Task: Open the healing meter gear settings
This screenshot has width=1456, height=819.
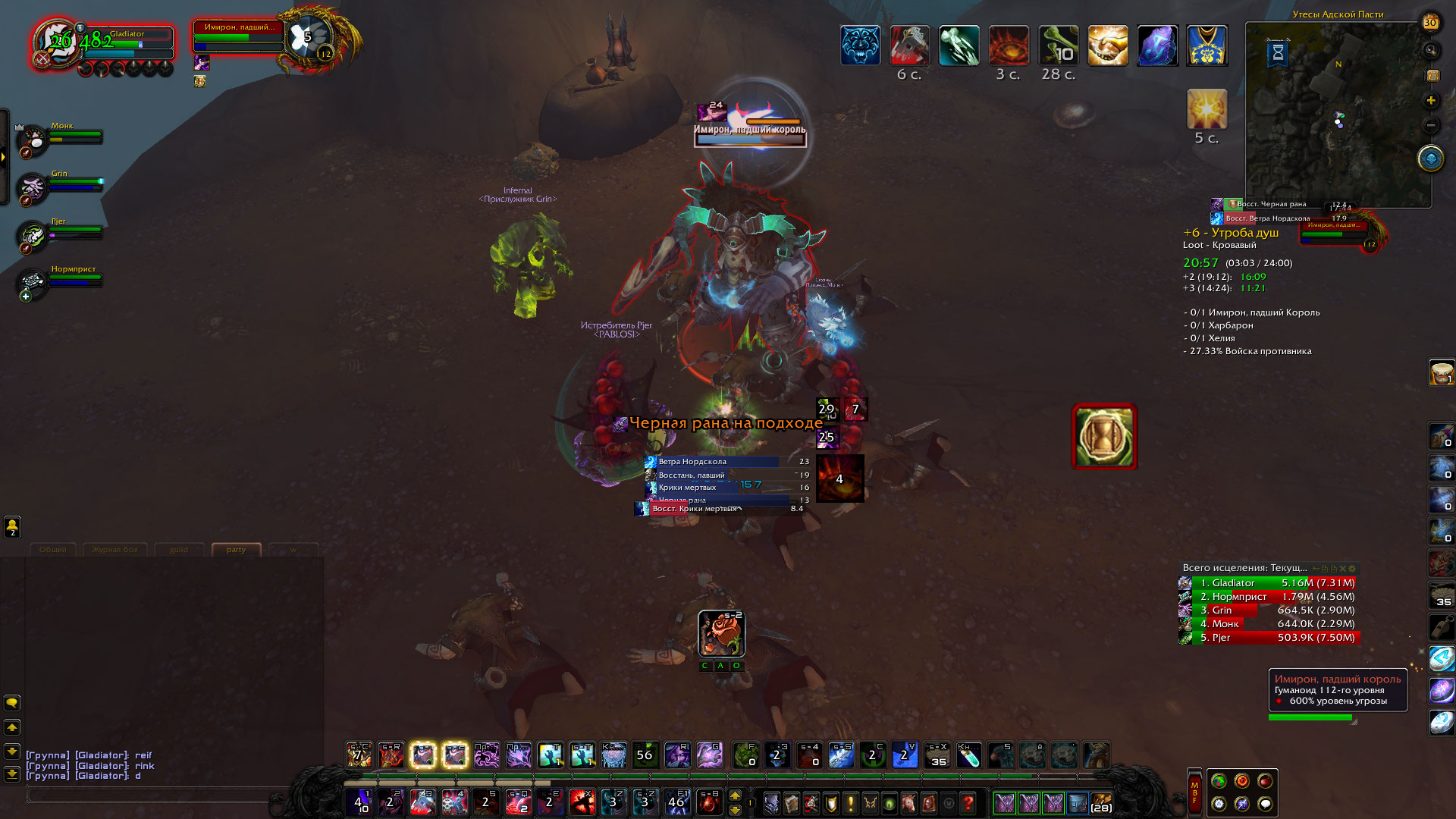Action: [x=1352, y=568]
